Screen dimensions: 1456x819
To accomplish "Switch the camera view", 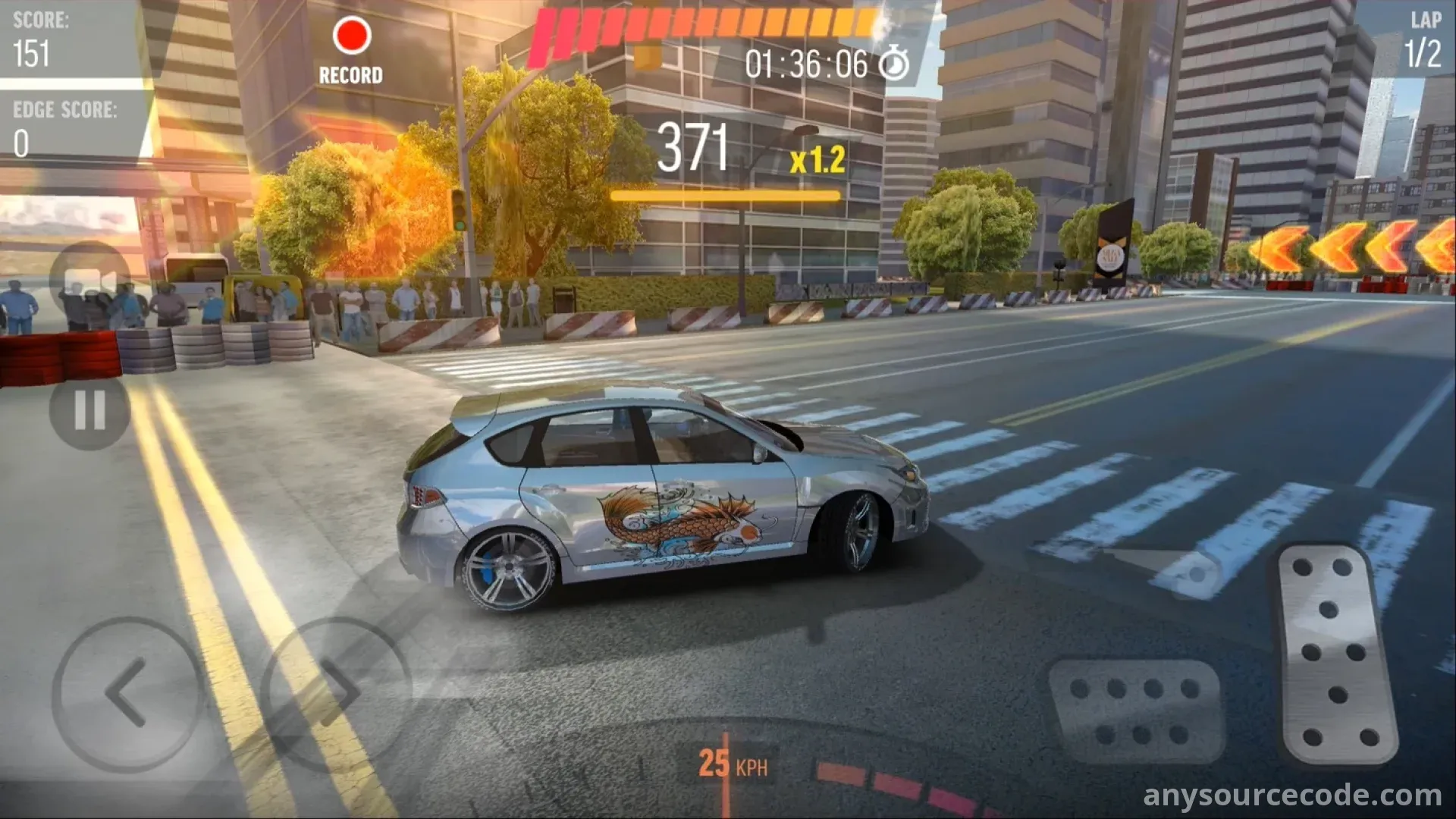I will 89,281.
